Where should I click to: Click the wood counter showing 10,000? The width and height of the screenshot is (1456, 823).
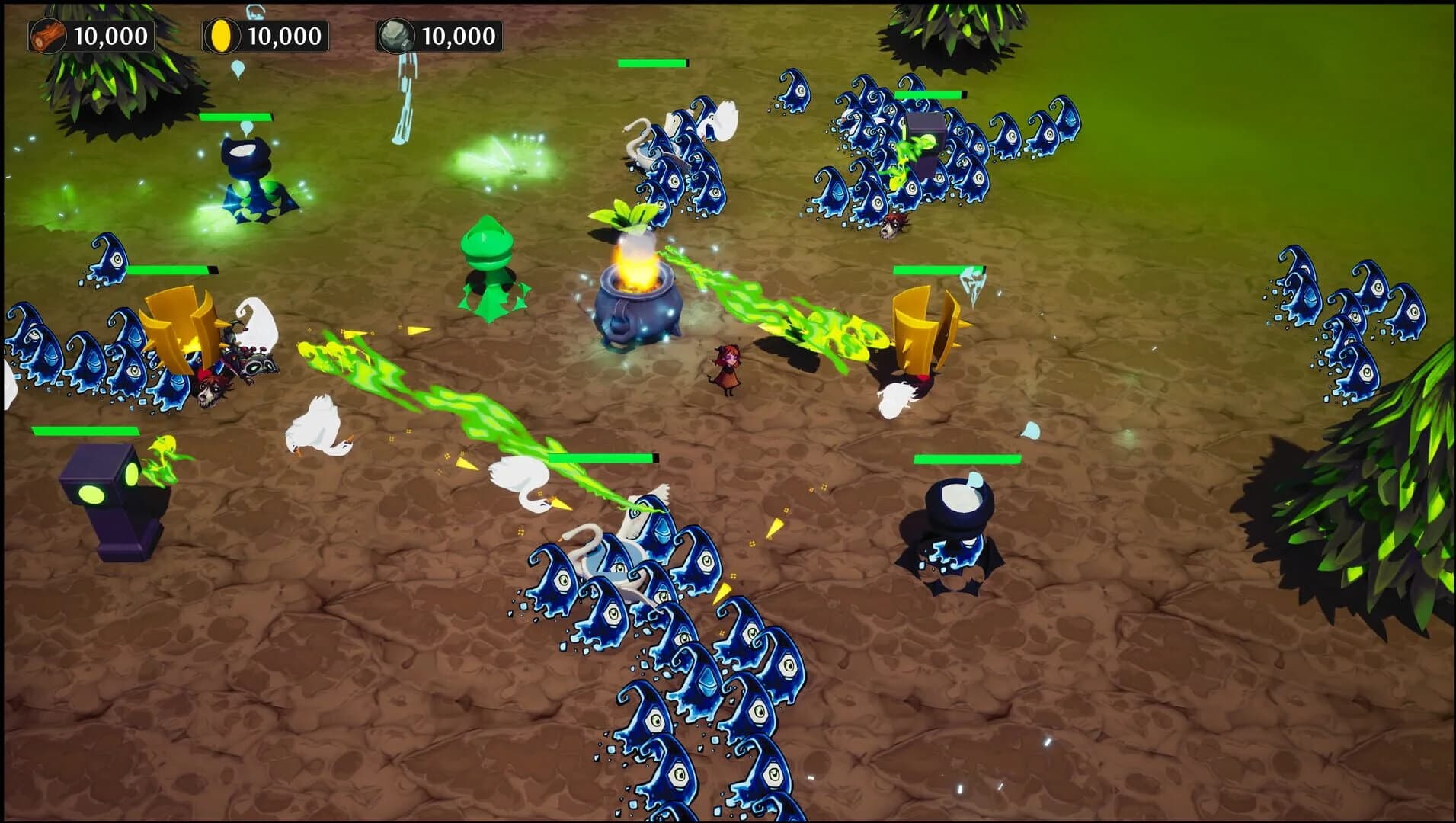click(112, 34)
